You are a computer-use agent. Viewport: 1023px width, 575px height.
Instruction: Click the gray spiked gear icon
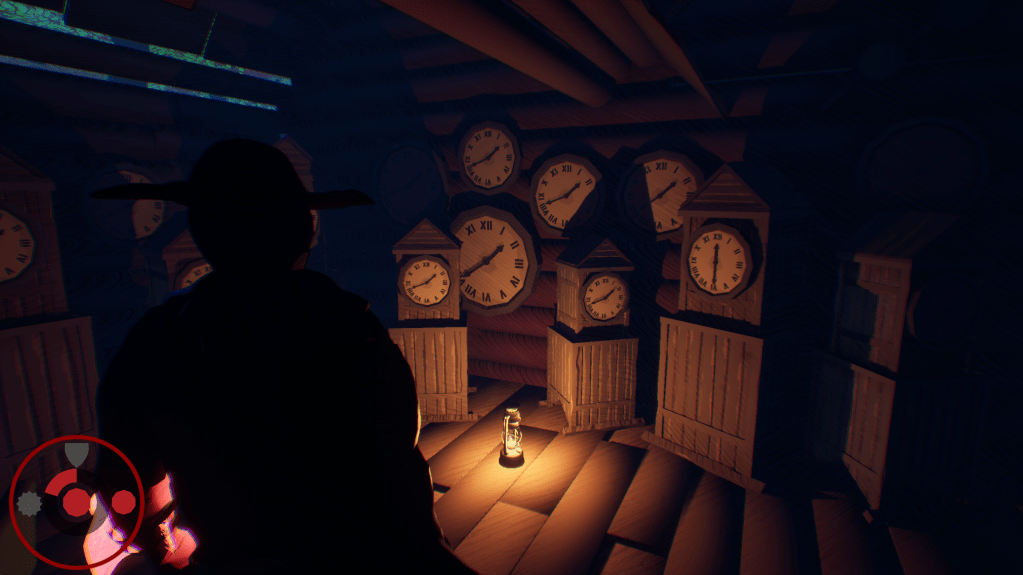pyautogui.click(x=28, y=503)
